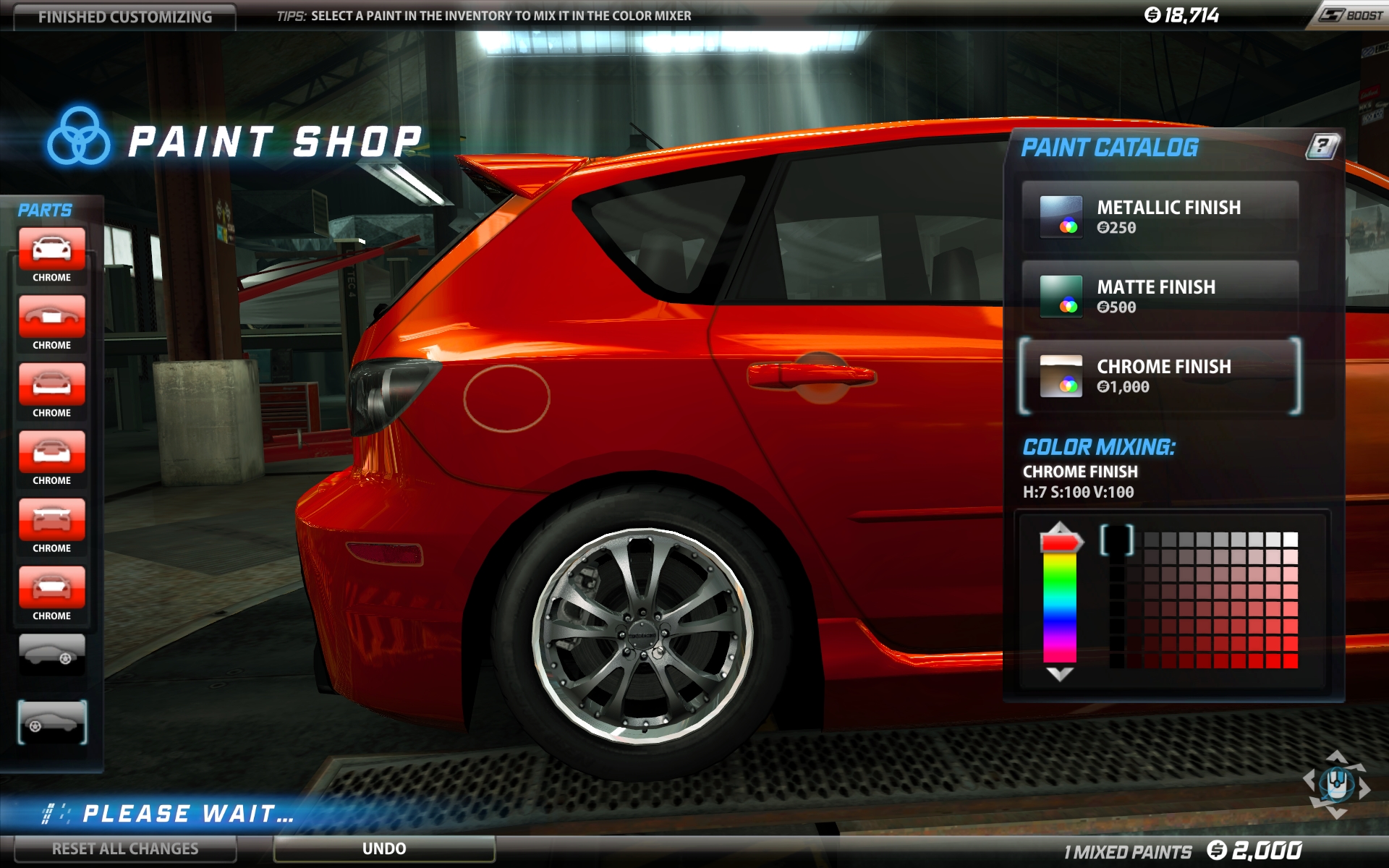This screenshot has height=868, width=1389.
Task: Select the Matte Finish paint
Action: 1160,297
